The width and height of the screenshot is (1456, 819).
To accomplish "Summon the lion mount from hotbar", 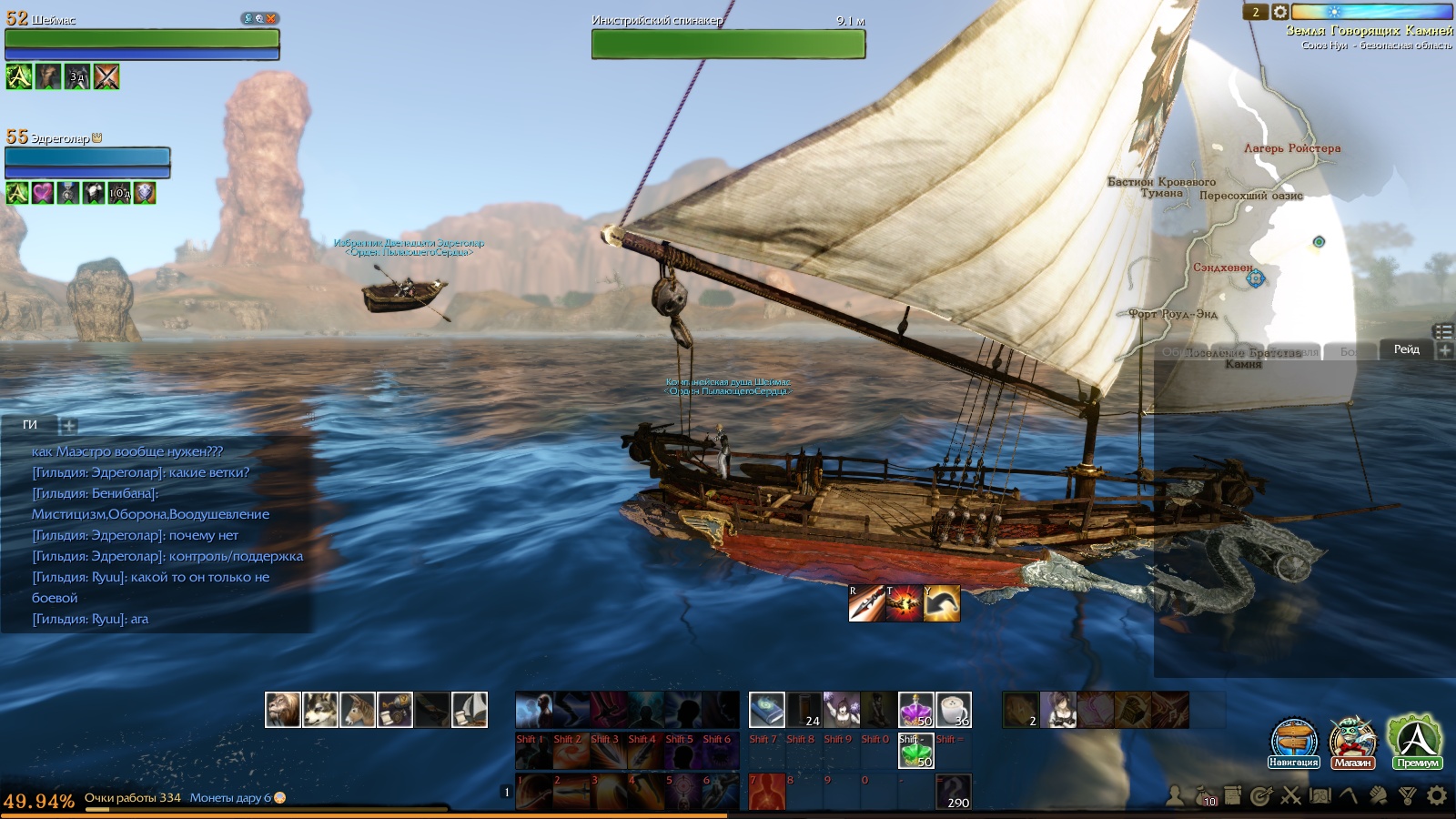I will pos(282,710).
